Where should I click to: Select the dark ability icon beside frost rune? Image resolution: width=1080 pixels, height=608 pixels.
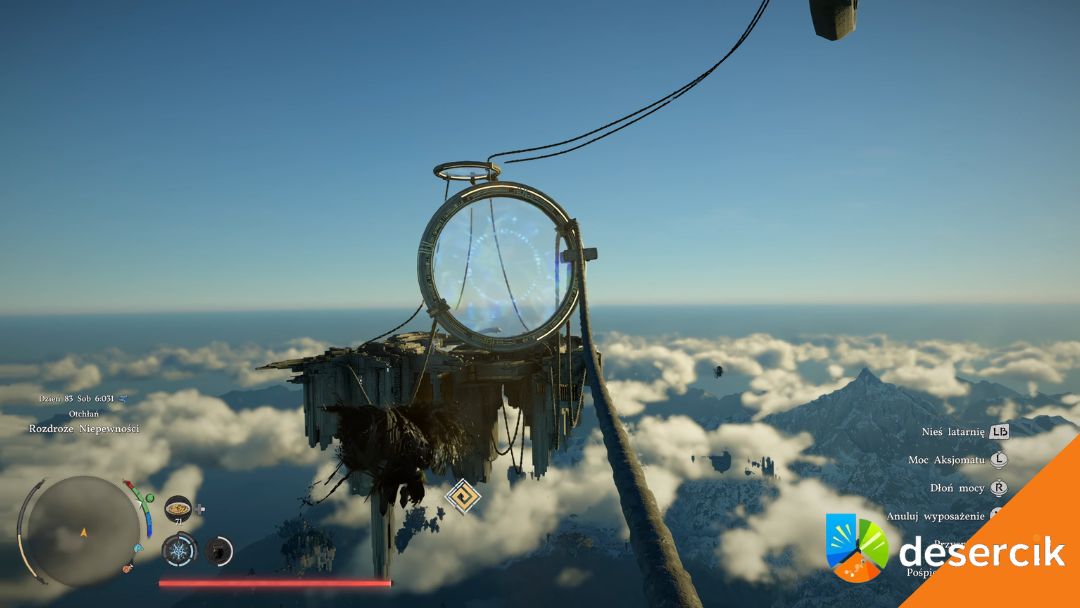pyautogui.click(x=218, y=550)
